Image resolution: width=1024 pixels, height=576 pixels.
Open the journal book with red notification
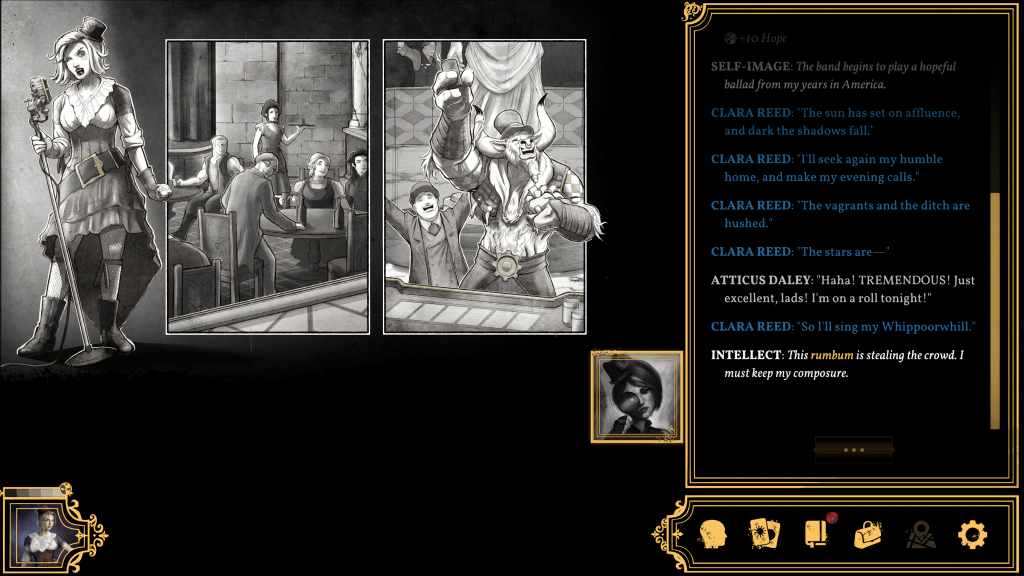pos(816,534)
